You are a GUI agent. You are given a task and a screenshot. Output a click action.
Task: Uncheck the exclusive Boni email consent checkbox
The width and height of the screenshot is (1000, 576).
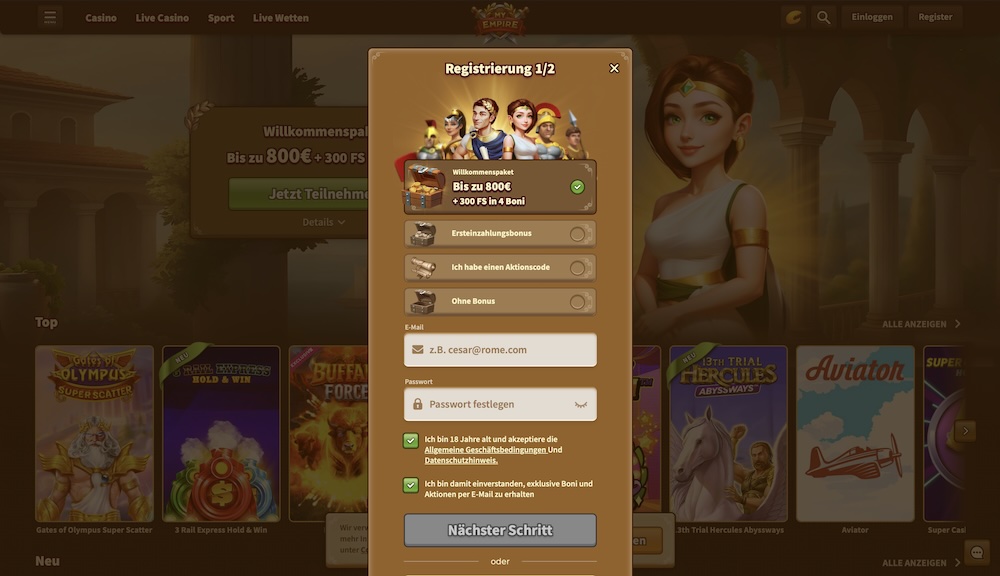[x=411, y=485]
